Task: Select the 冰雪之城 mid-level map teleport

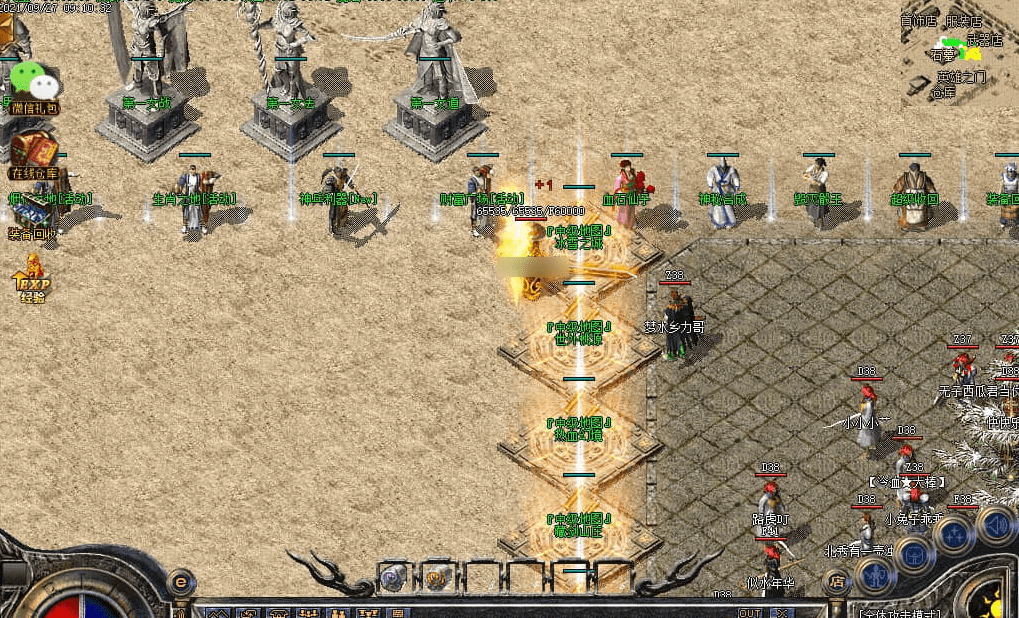Action: point(578,237)
